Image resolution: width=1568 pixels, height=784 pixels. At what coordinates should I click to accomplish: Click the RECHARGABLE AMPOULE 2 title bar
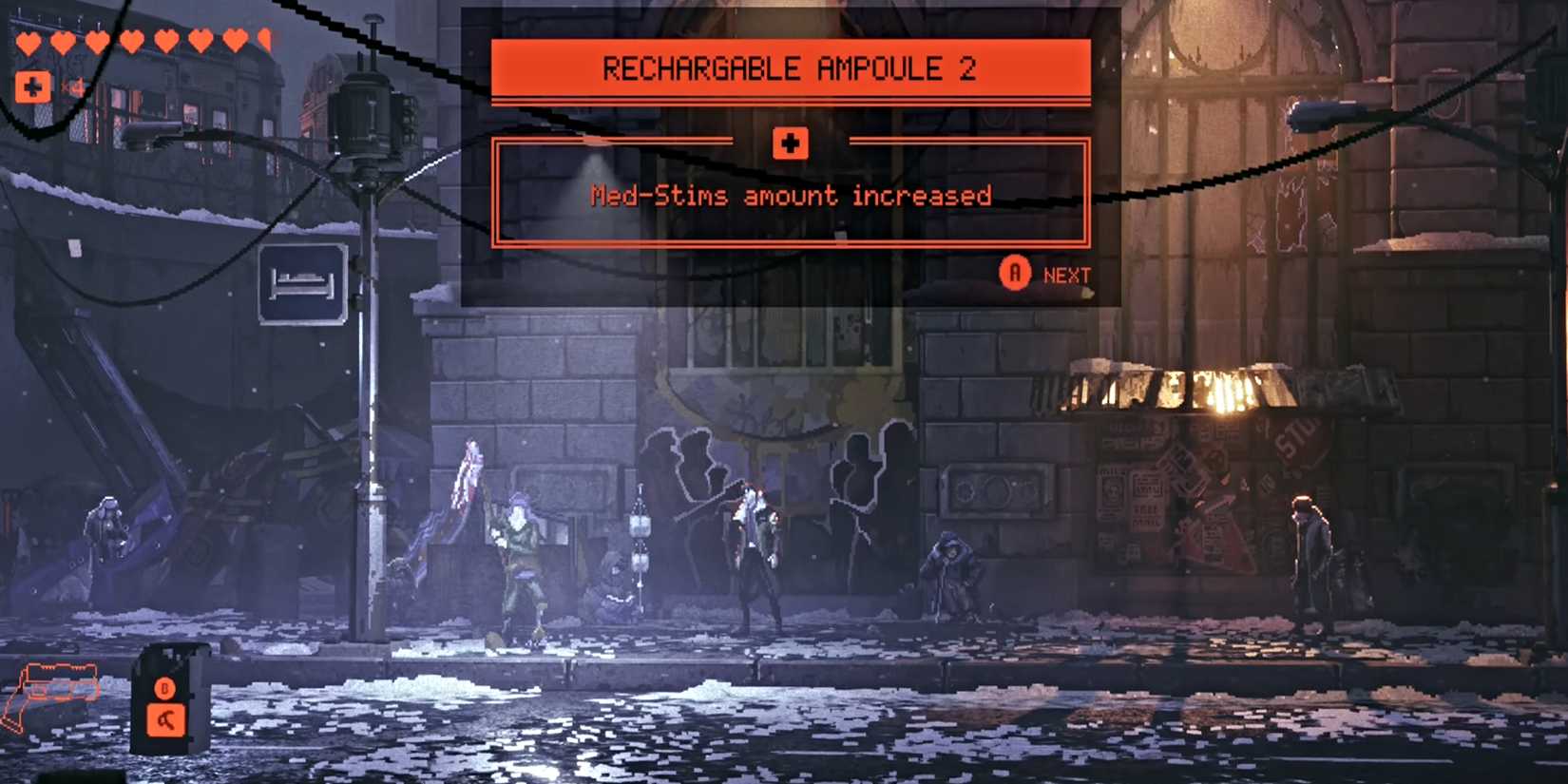coord(789,68)
